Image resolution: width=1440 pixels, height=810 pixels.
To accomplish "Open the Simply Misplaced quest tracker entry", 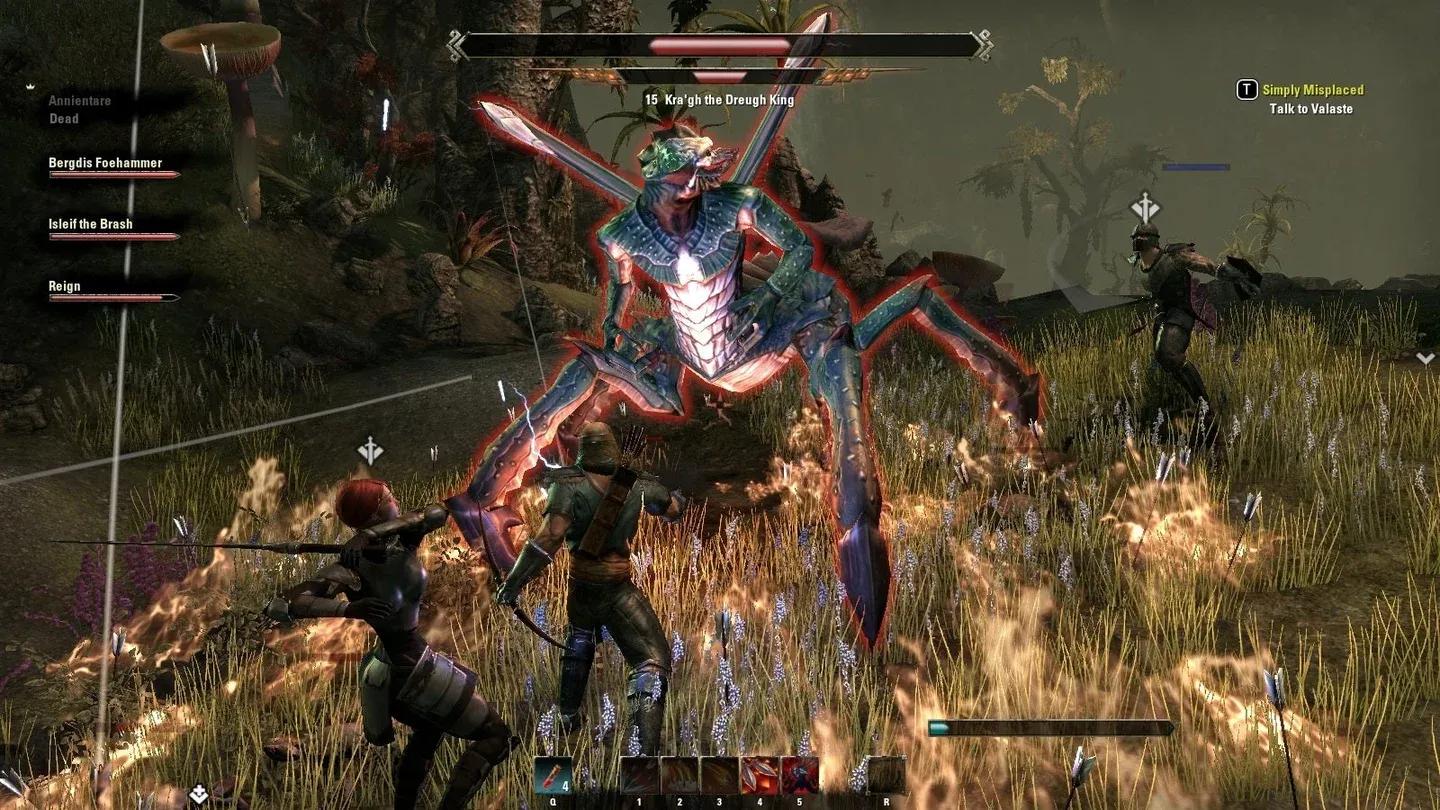I will (x=1312, y=90).
